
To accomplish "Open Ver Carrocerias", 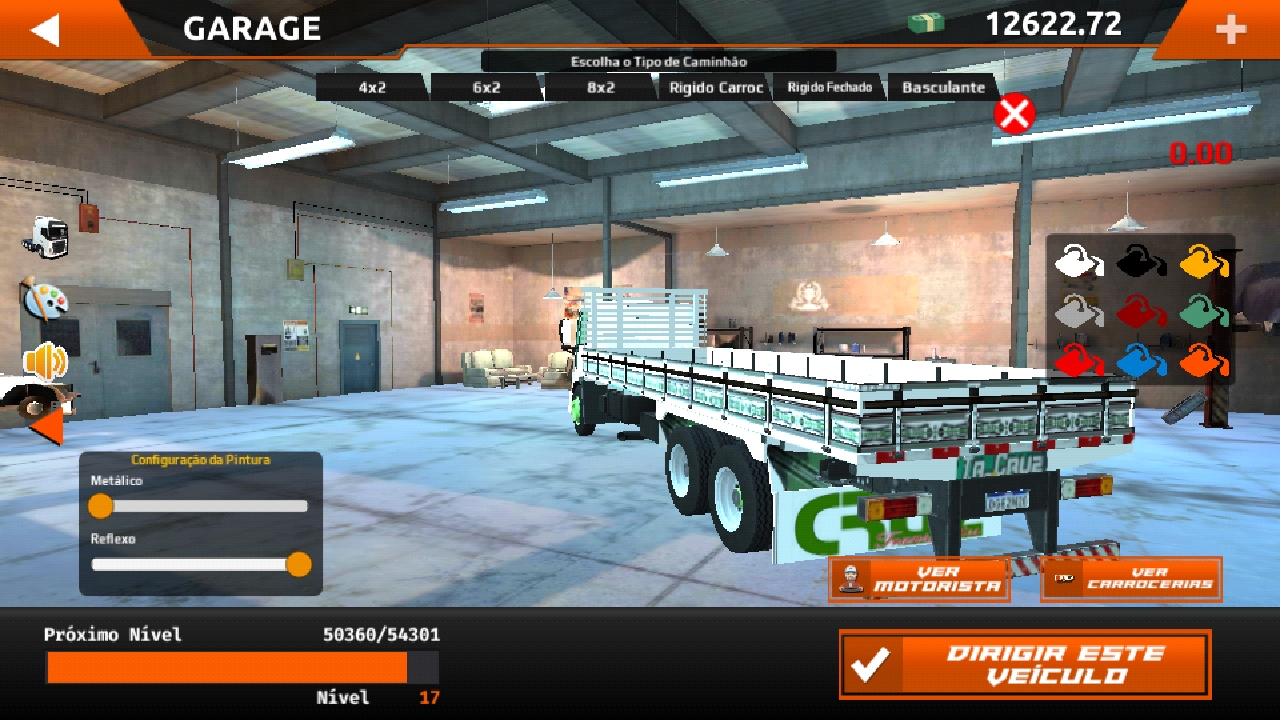I will tap(1131, 580).
